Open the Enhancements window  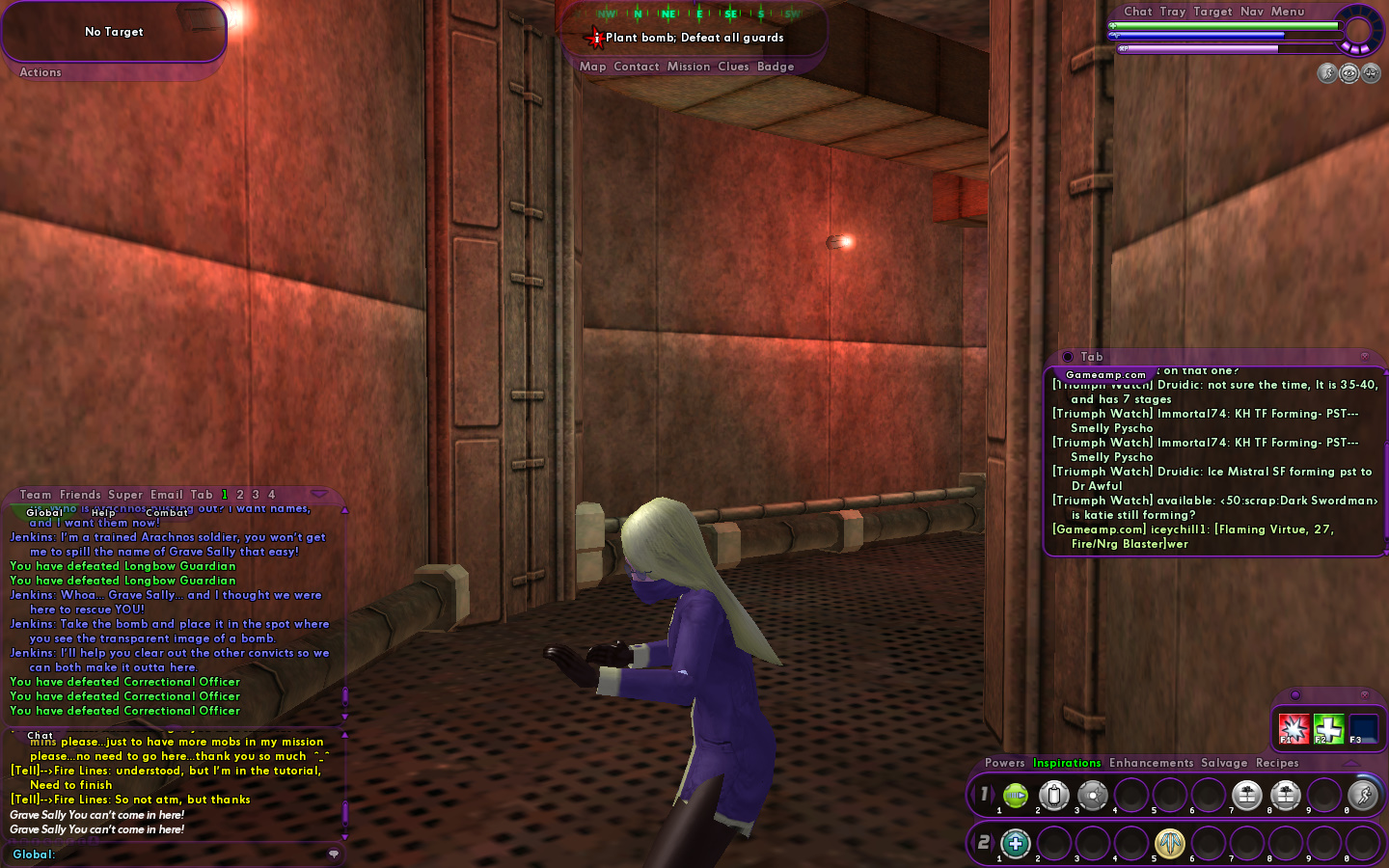1151,763
